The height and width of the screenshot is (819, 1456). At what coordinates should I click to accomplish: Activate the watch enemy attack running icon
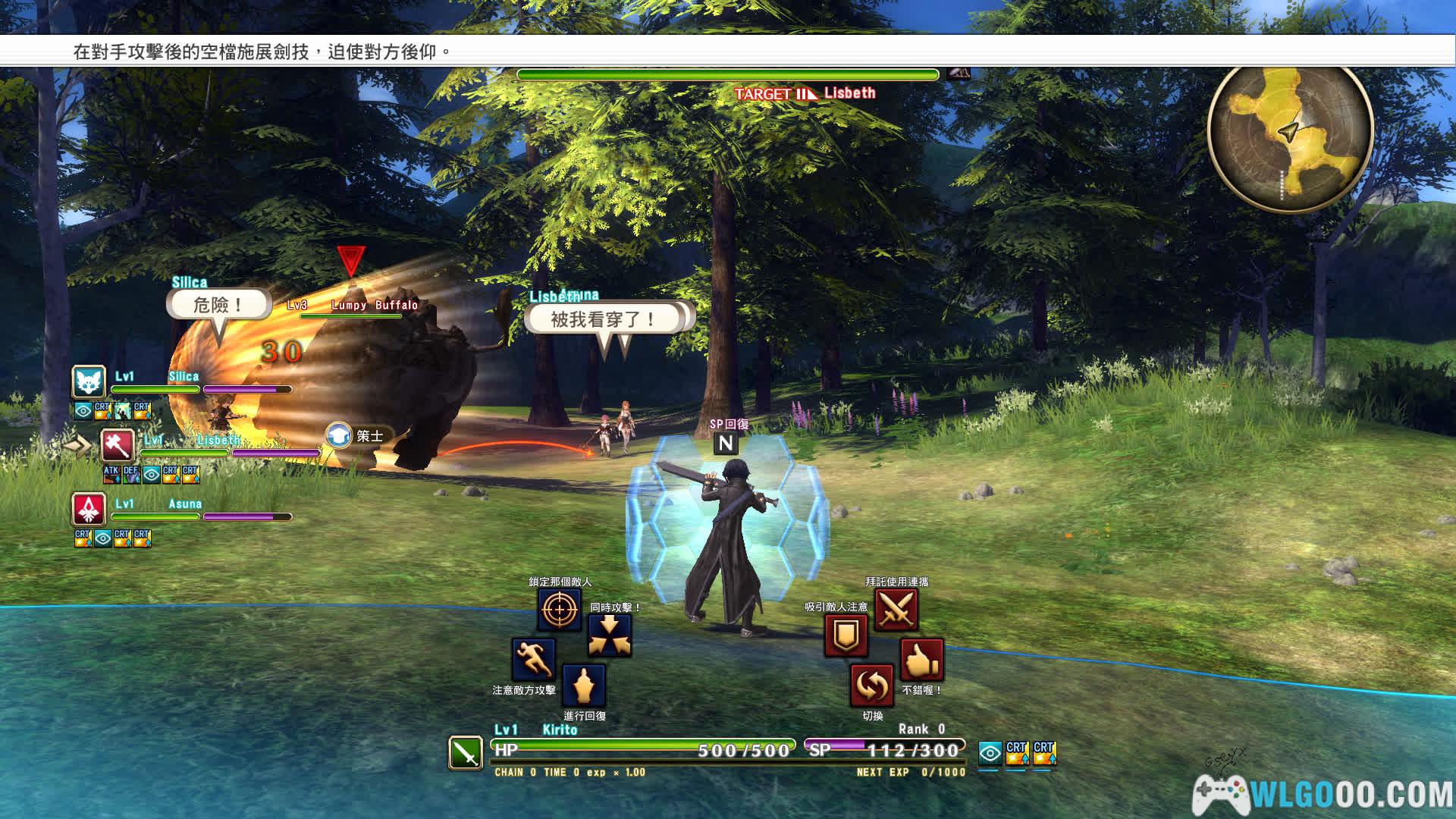tap(534, 658)
